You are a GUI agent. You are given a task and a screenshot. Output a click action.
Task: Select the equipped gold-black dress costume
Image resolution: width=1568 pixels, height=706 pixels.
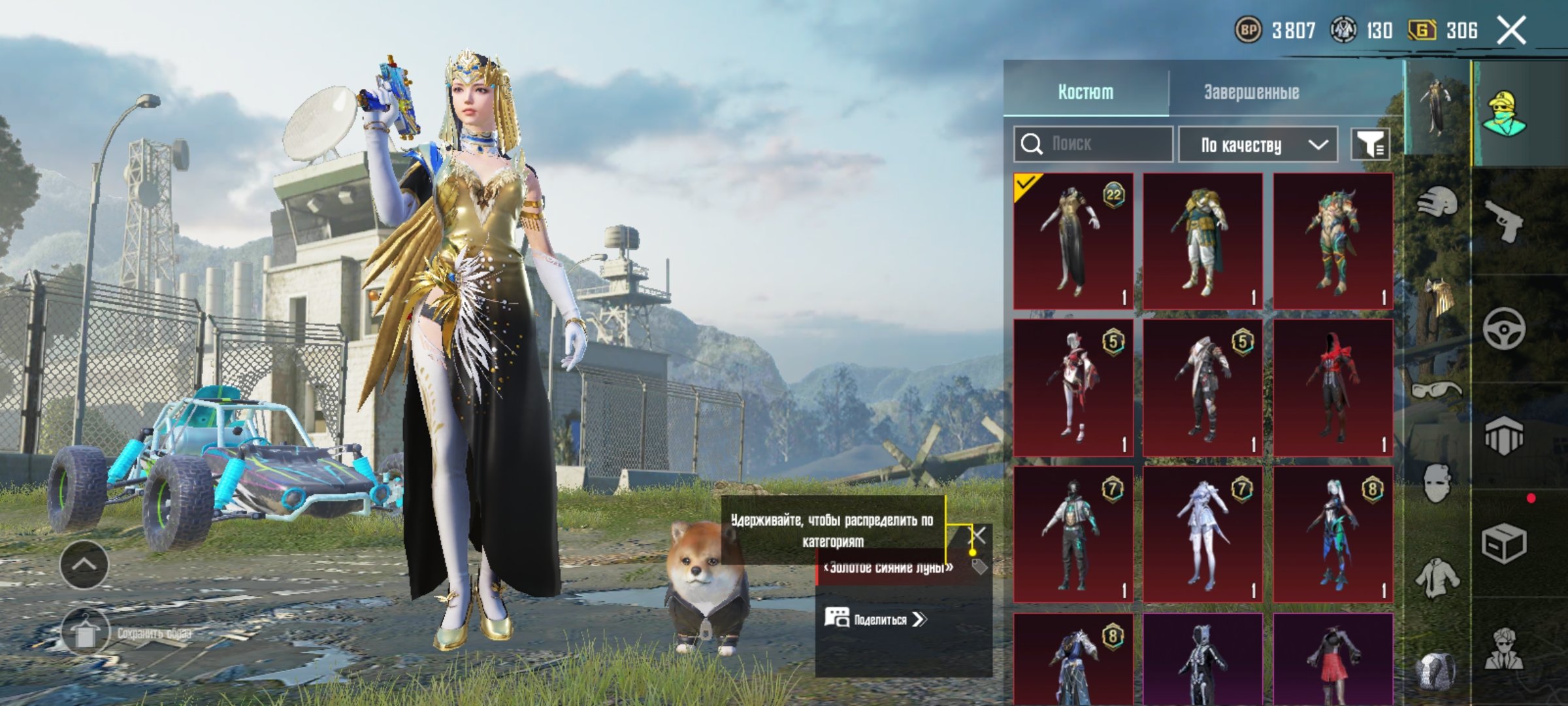point(1073,241)
